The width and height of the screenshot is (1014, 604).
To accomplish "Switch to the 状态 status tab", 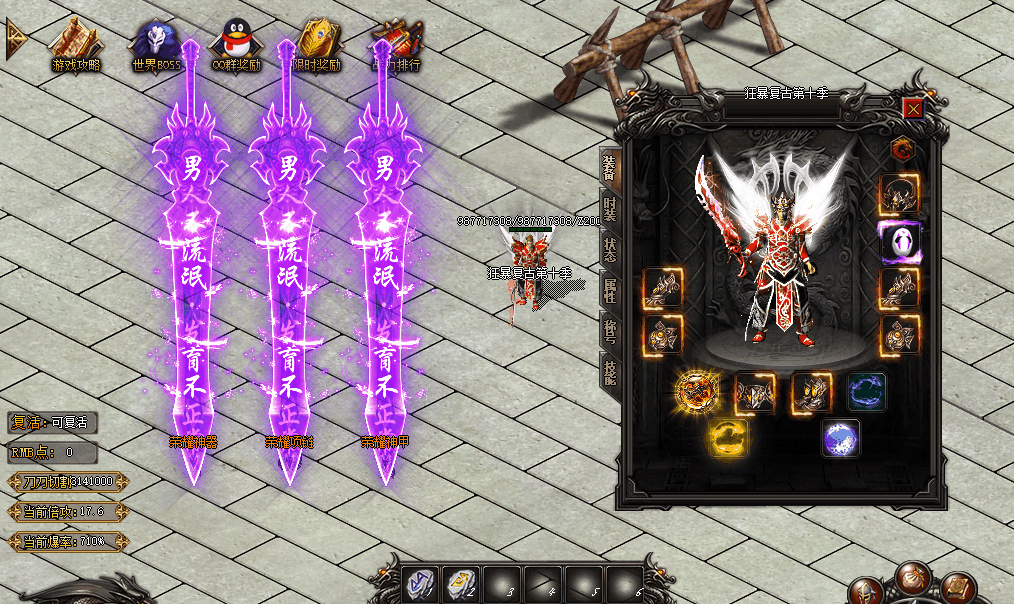I will 609,247.
